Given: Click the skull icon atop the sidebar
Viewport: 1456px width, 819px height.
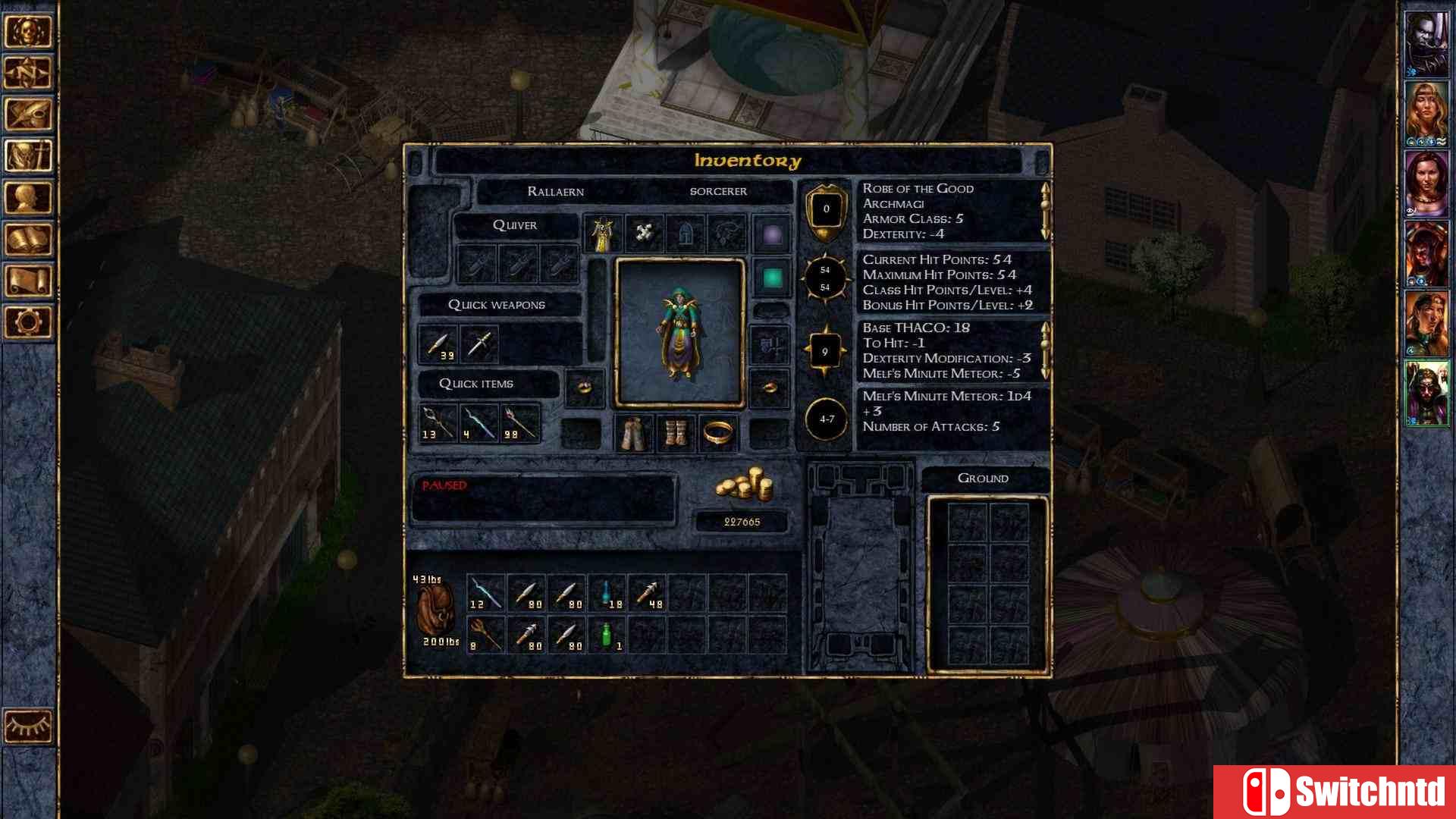Looking at the screenshot, I should (x=29, y=32).
